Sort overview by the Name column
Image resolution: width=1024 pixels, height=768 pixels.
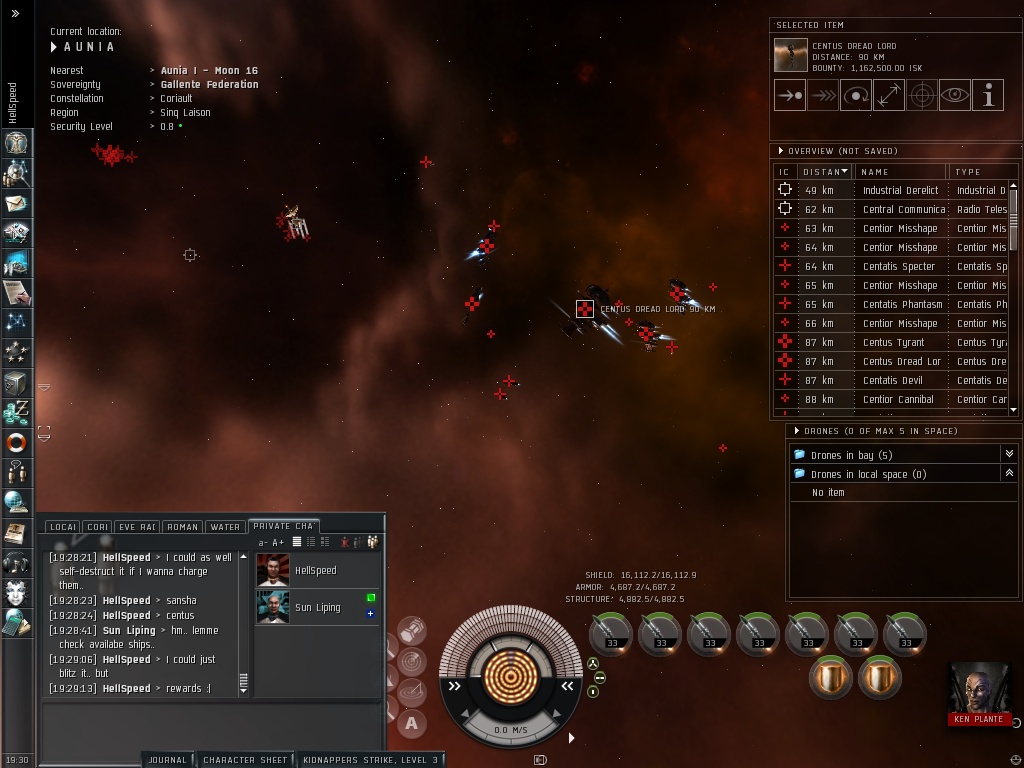900,172
